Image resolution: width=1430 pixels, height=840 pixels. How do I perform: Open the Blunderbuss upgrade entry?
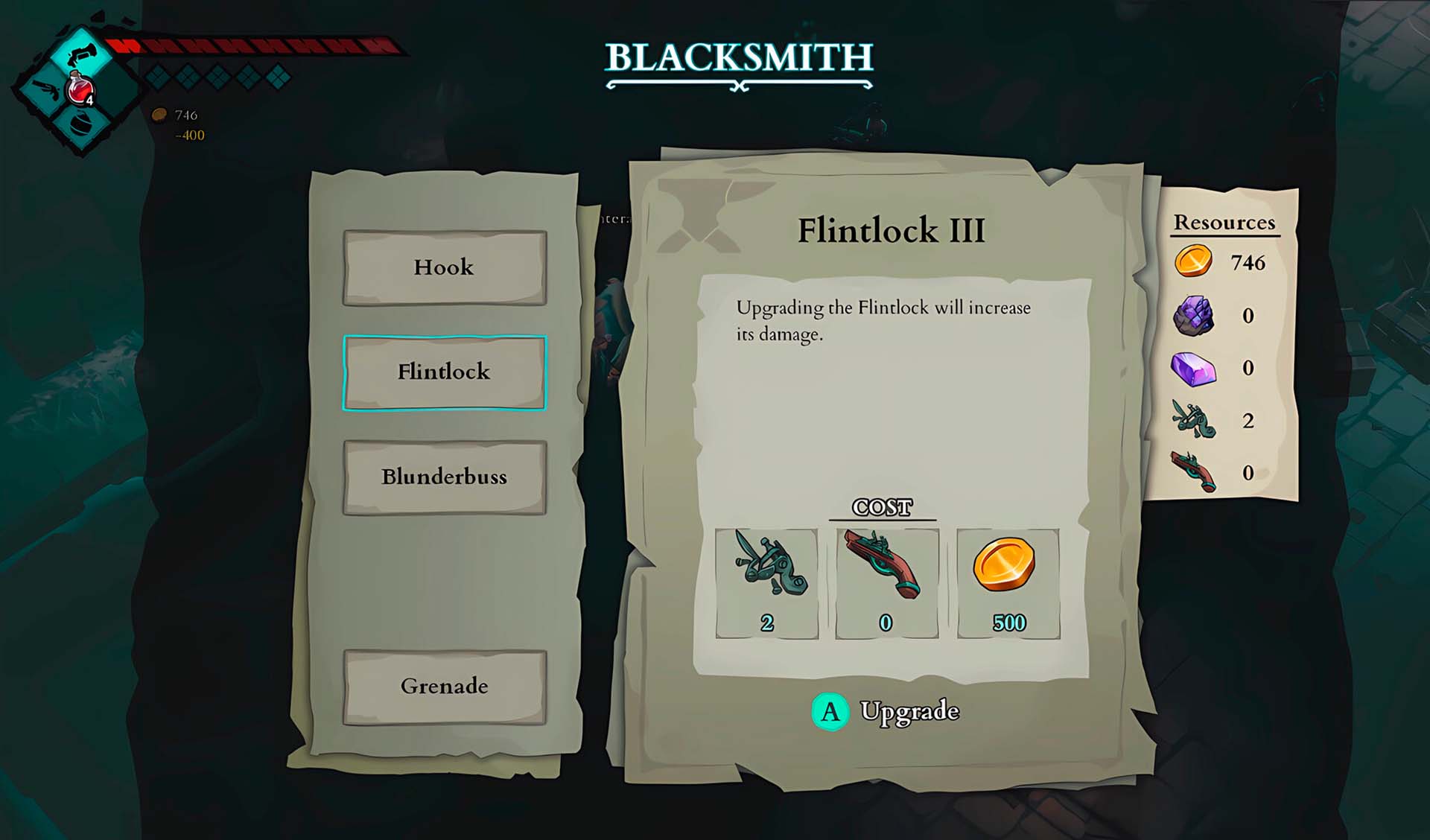(445, 477)
